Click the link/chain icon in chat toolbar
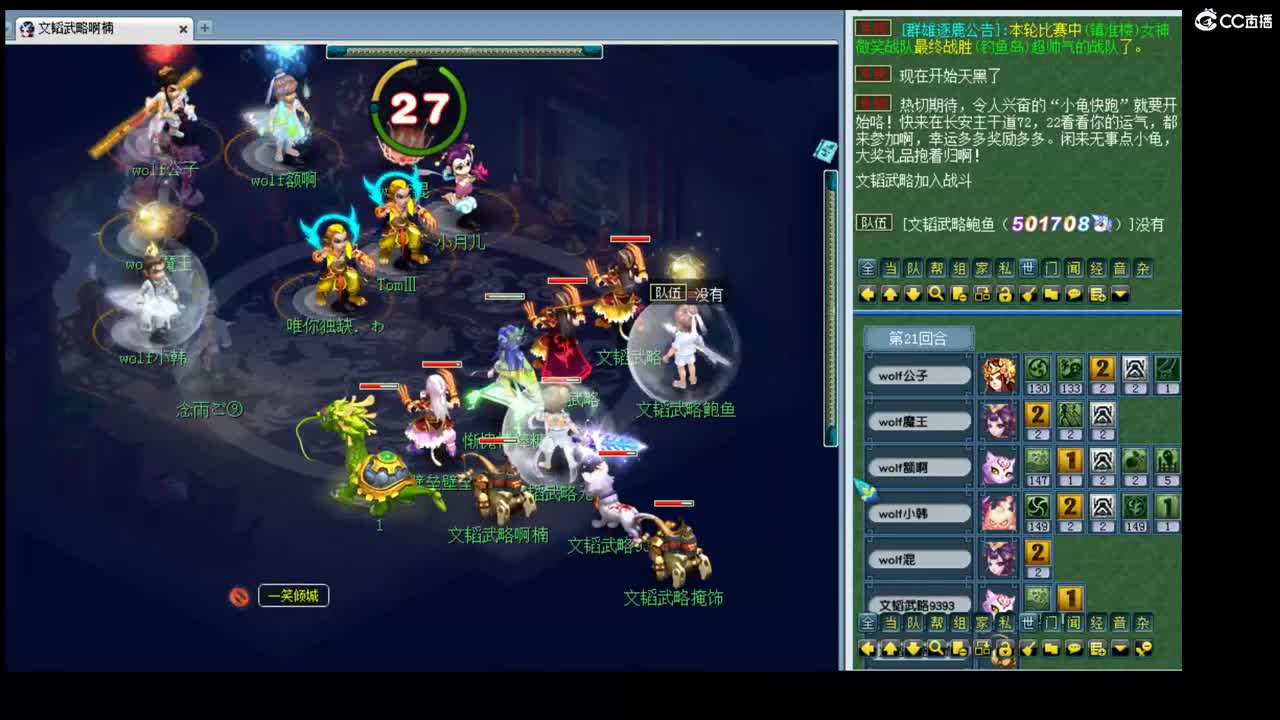This screenshot has height=720, width=1280. tap(981, 293)
